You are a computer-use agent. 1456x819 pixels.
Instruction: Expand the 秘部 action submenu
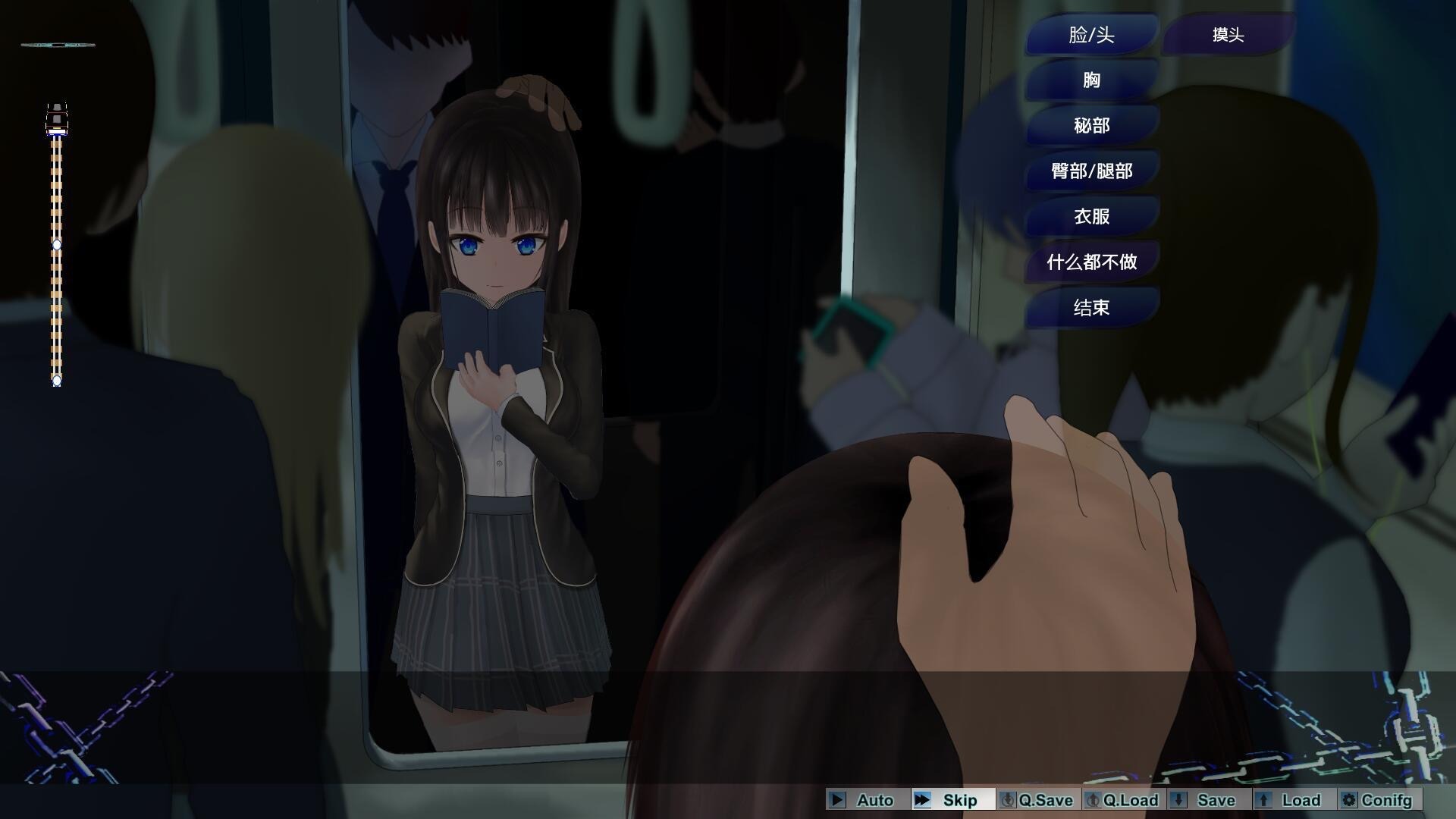[x=1090, y=125]
